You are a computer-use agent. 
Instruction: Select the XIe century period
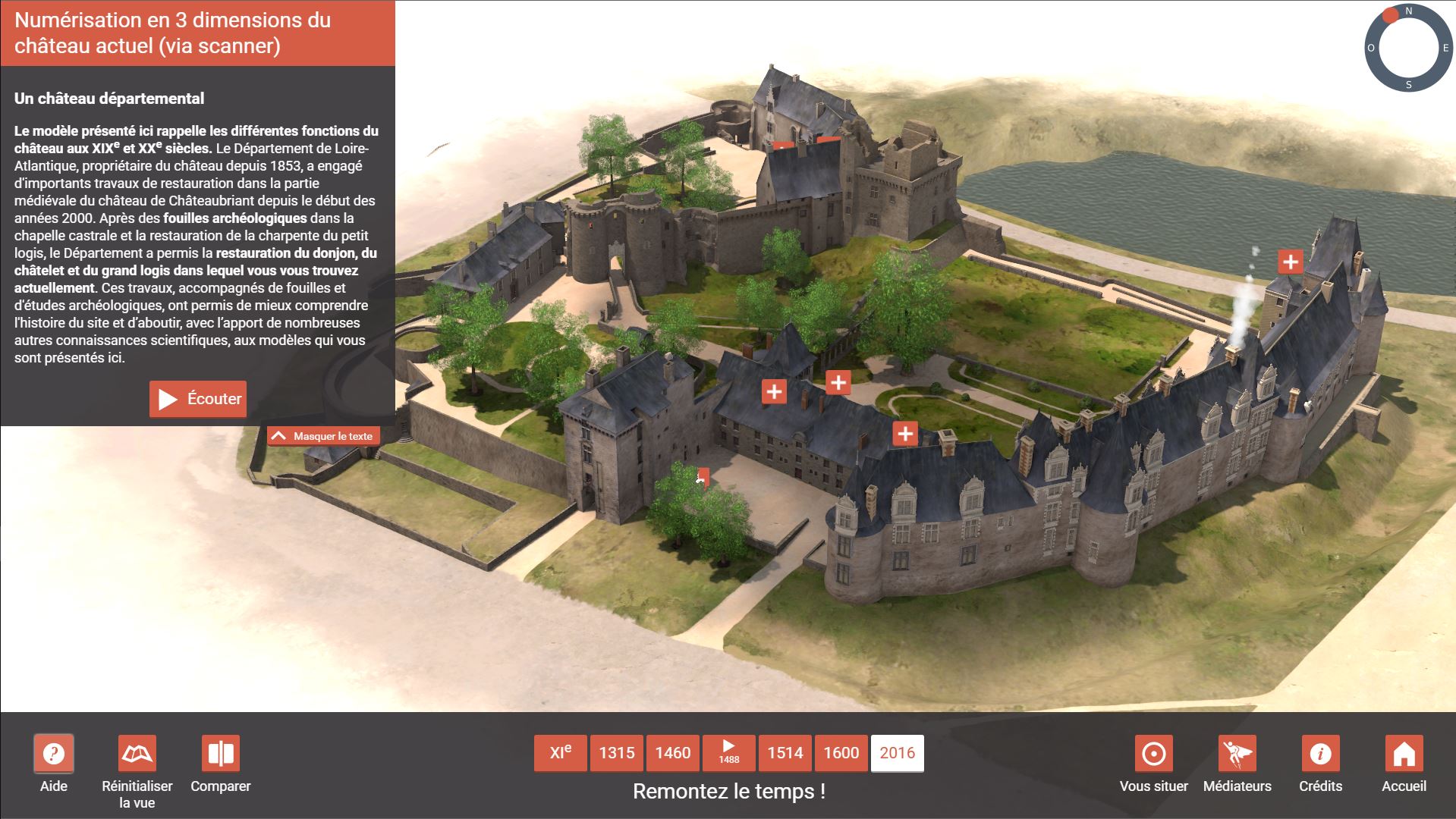(561, 753)
